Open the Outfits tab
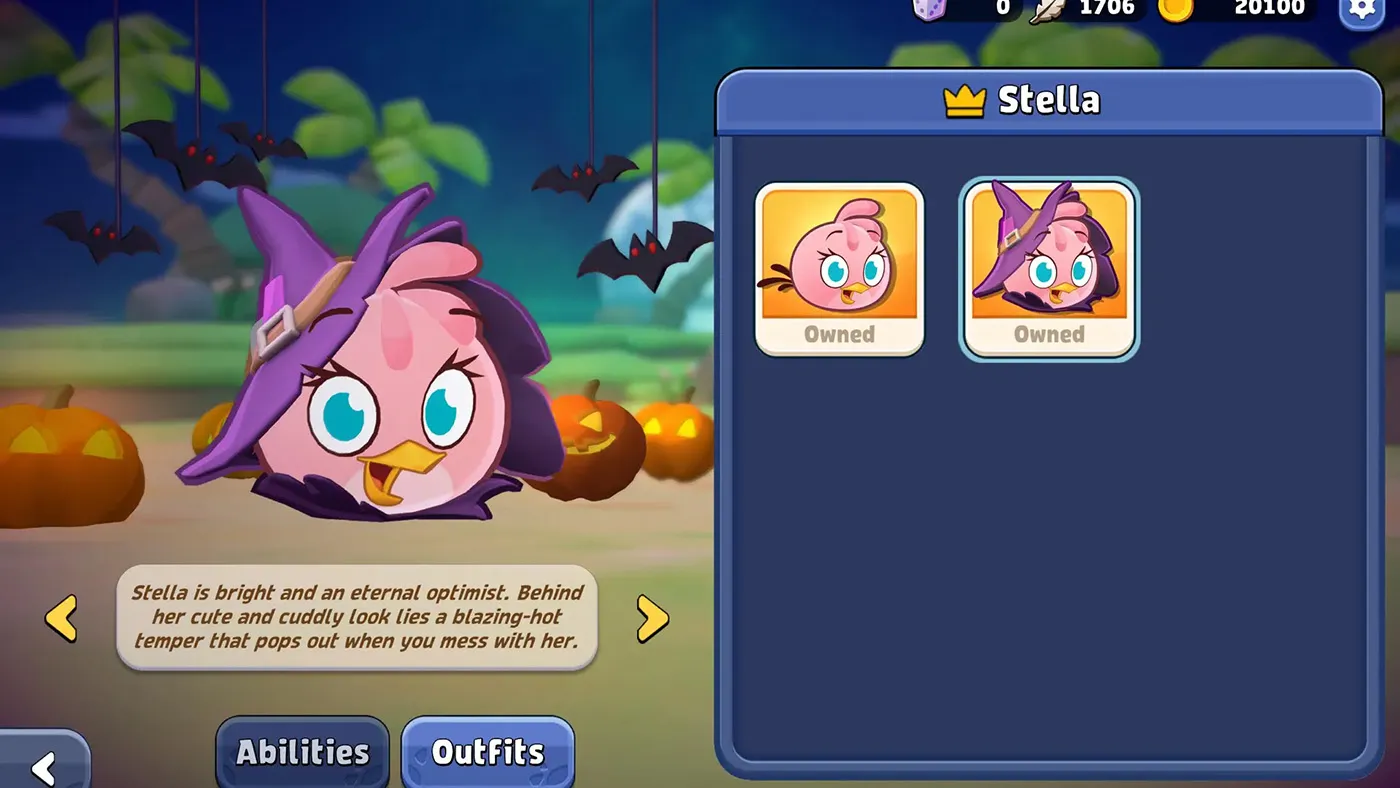The height and width of the screenshot is (788, 1400). click(488, 752)
